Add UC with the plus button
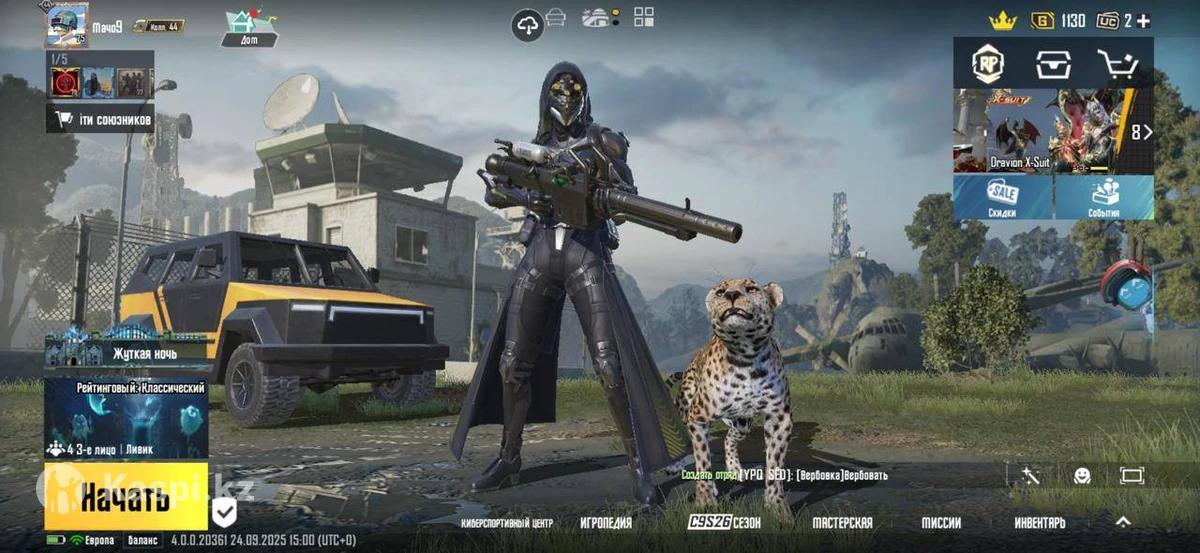This screenshot has width=1200, height=553. coord(1143,21)
